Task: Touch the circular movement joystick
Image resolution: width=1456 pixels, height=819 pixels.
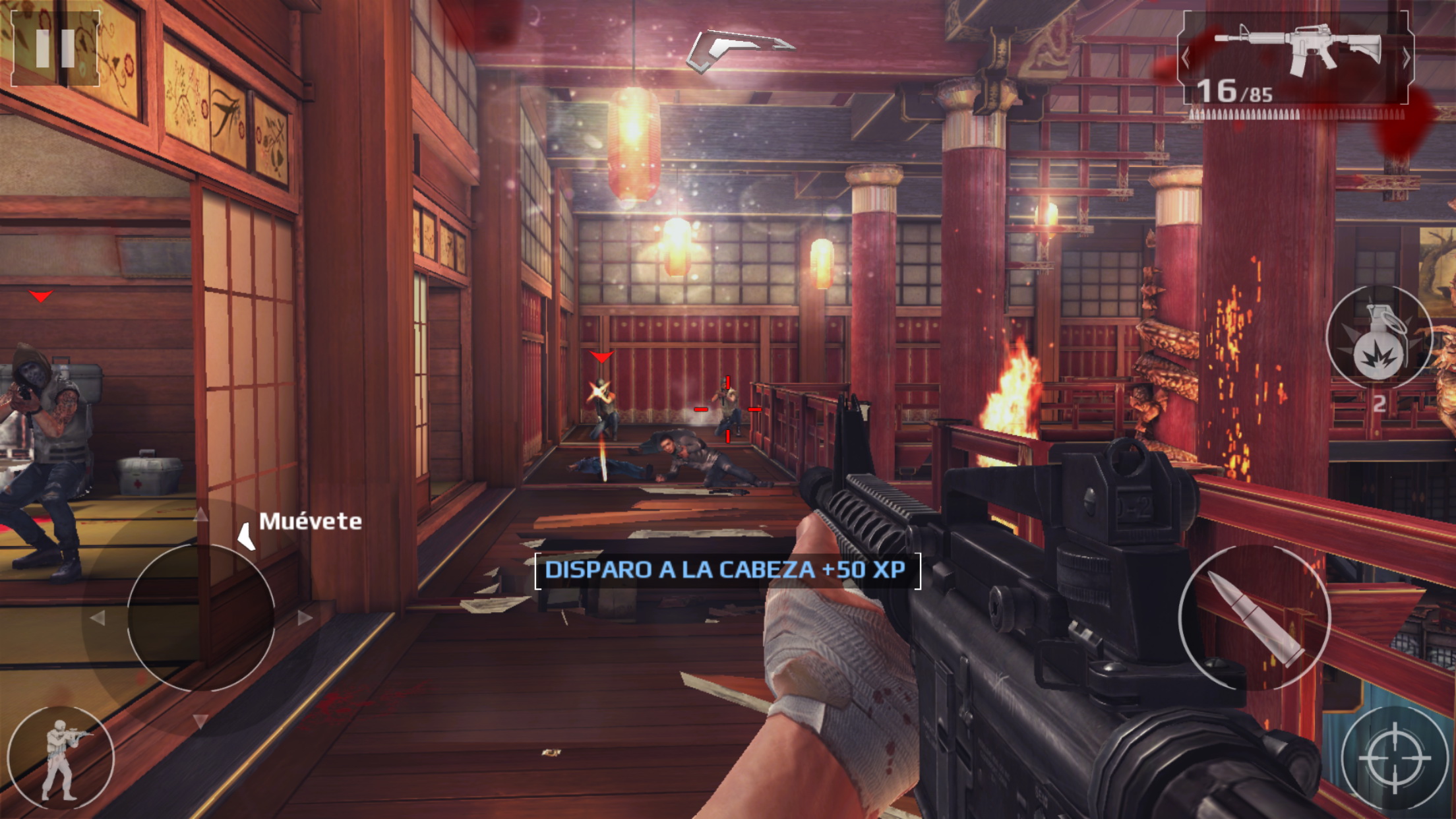Action: click(200, 618)
